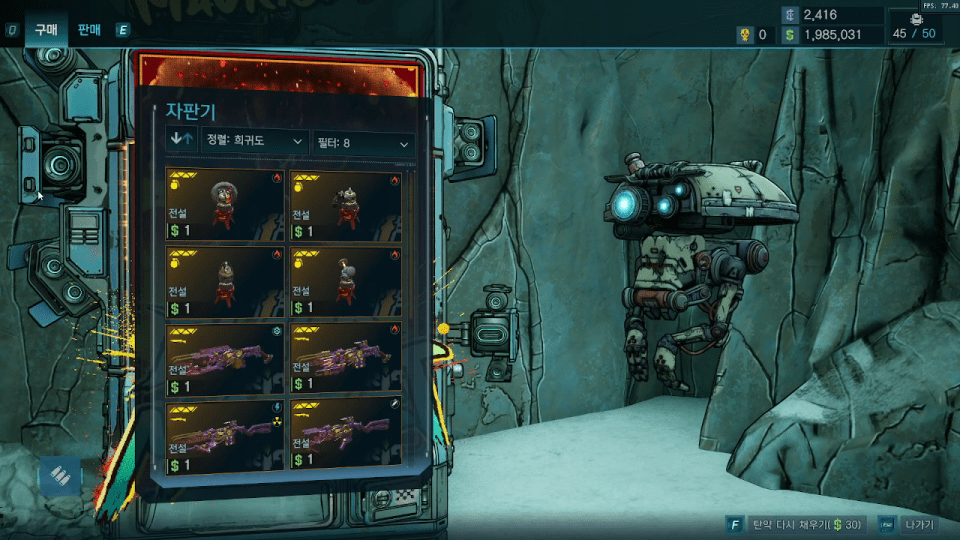Viewport: 960px width, 540px height.
Task: Select the legendary rifle with the white non-elemental icon
Action: (346, 436)
